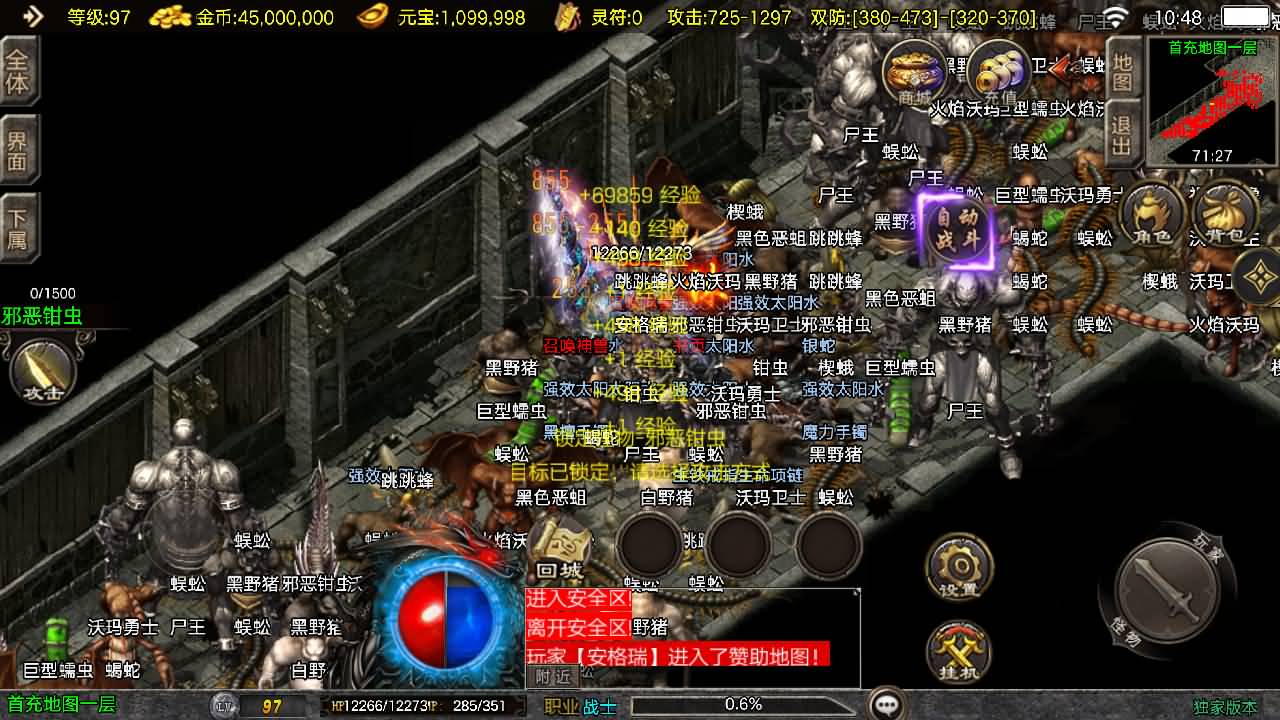
Task: Use the 回城 return-to-town scroll
Action: [559, 548]
